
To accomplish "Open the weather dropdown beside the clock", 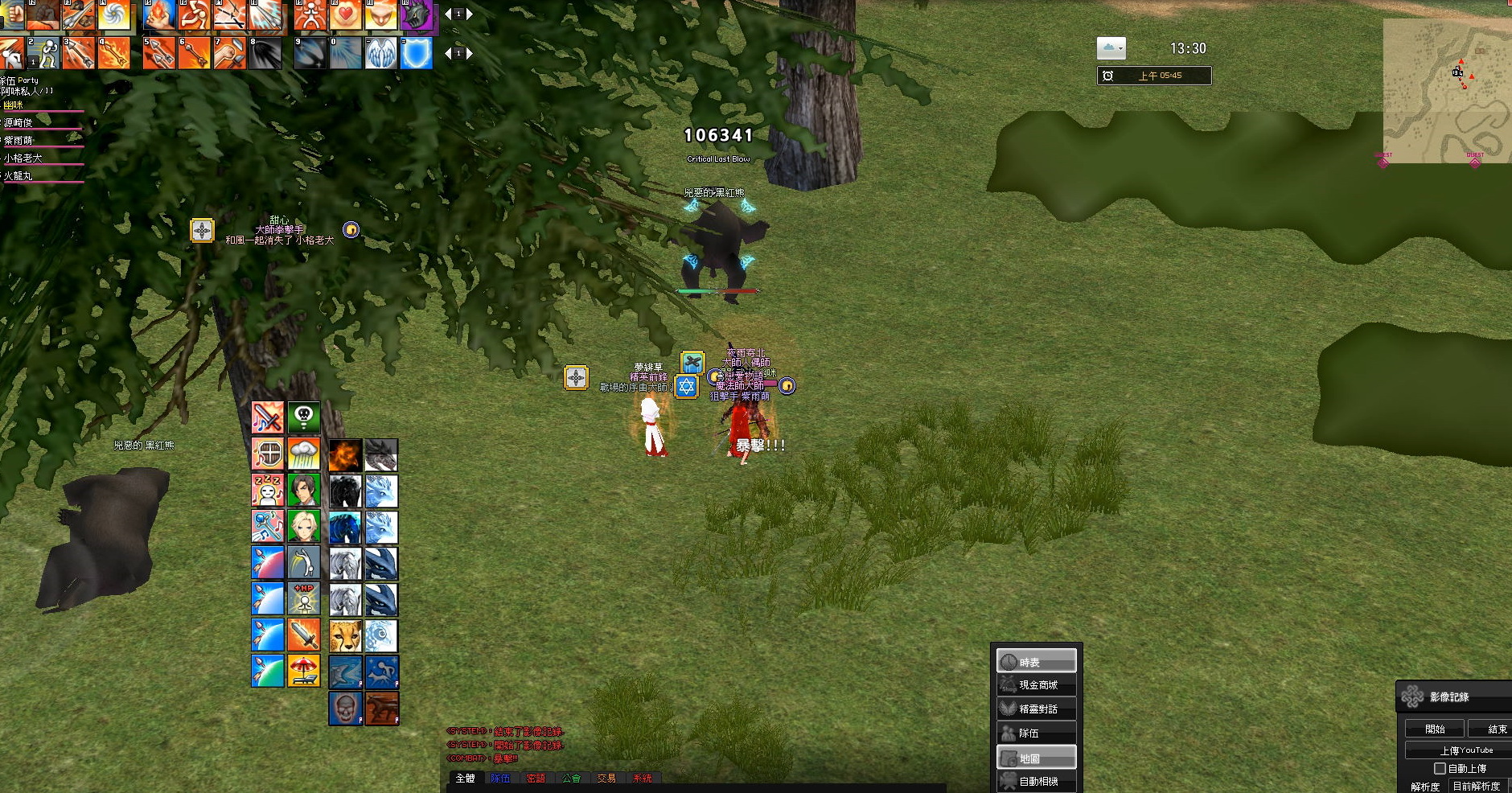I will 1111,49.
